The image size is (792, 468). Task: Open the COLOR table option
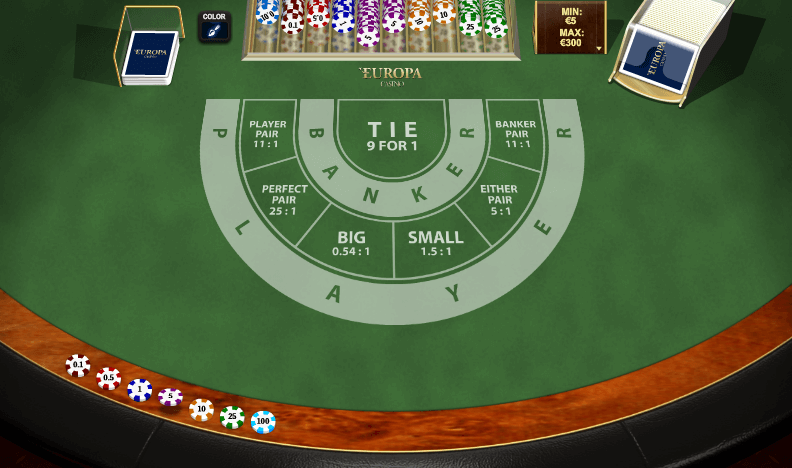214,27
